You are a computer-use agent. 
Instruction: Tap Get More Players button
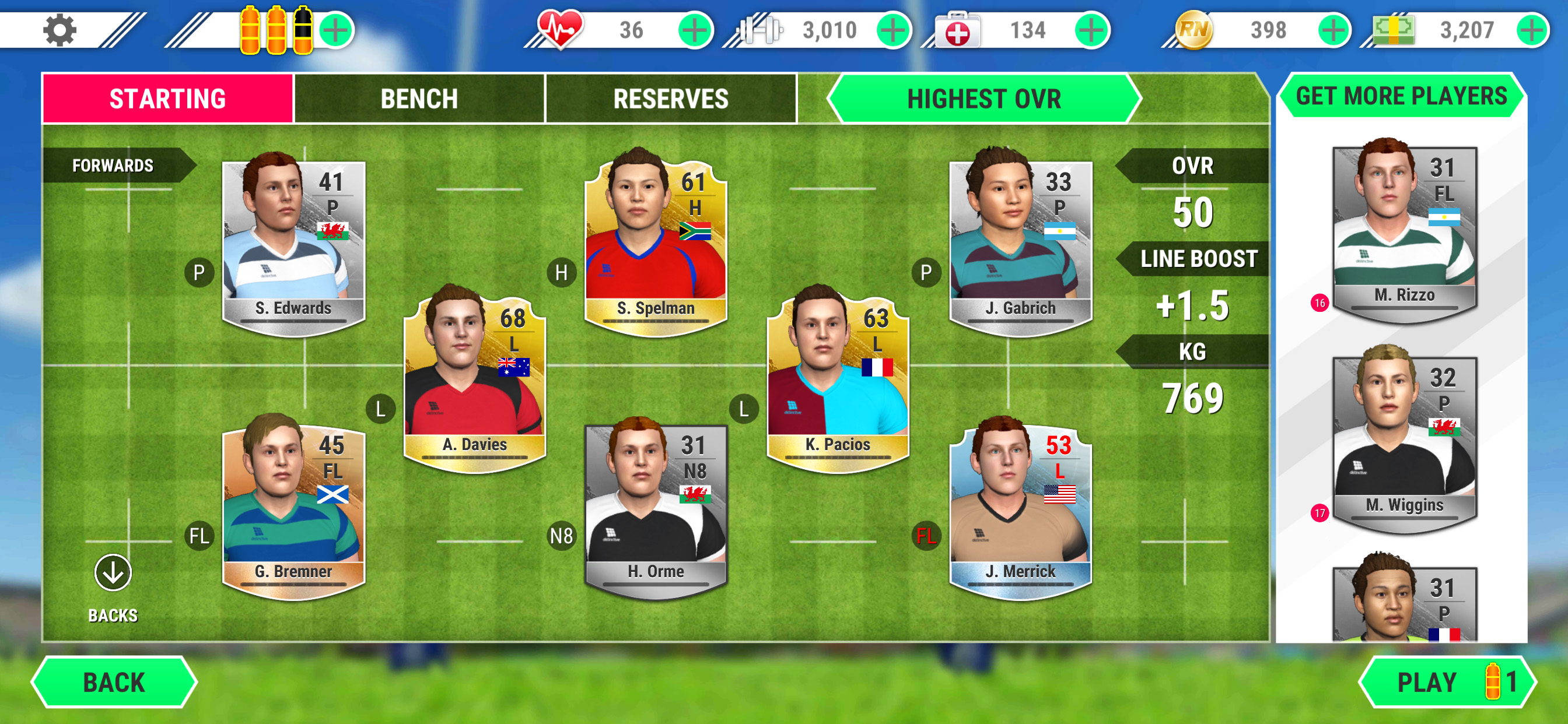click(x=1401, y=96)
